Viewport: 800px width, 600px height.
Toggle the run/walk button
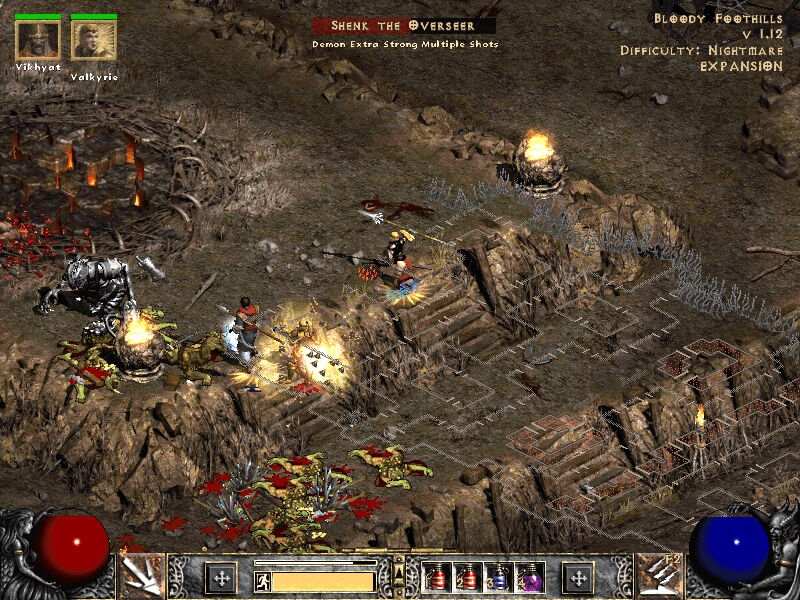coord(260,580)
